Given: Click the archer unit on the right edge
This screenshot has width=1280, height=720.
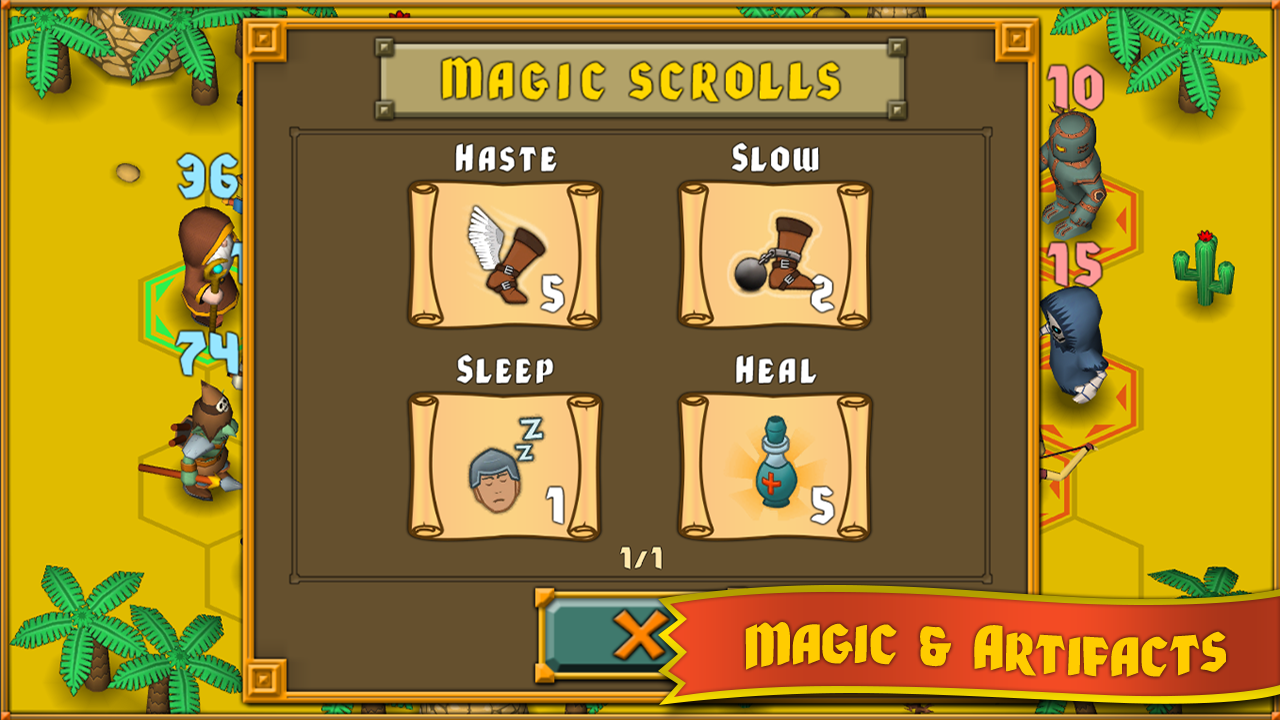Looking at the screenshot, I should [1055, 460].
